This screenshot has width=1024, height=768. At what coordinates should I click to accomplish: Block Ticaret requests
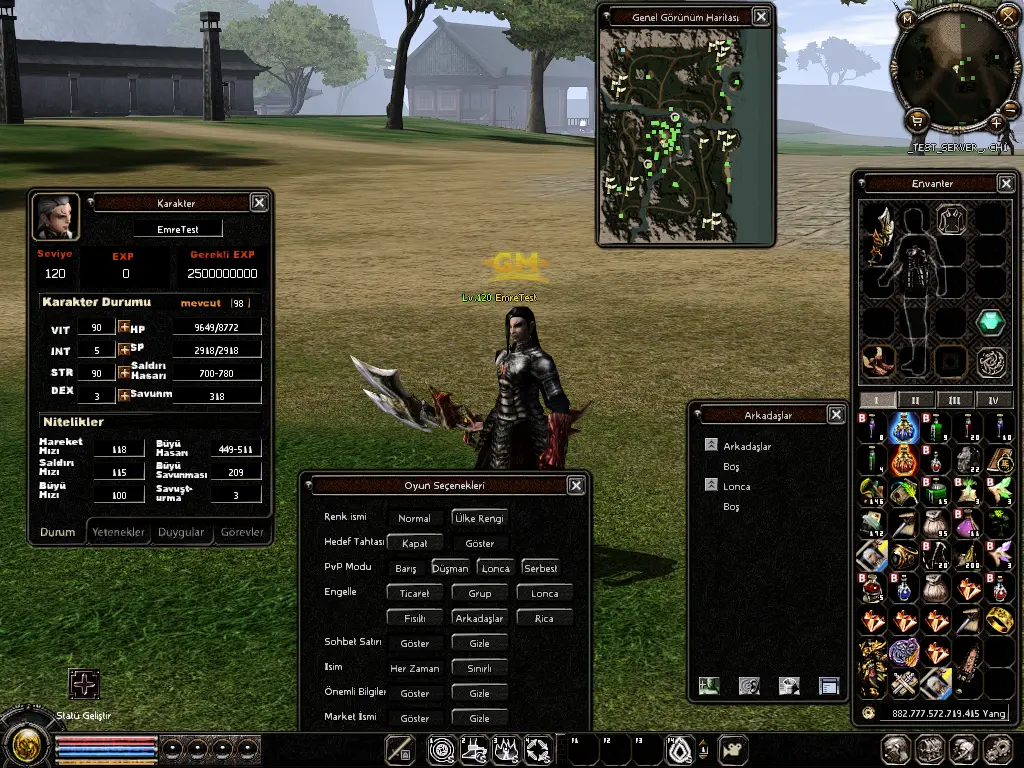point(414,593)
